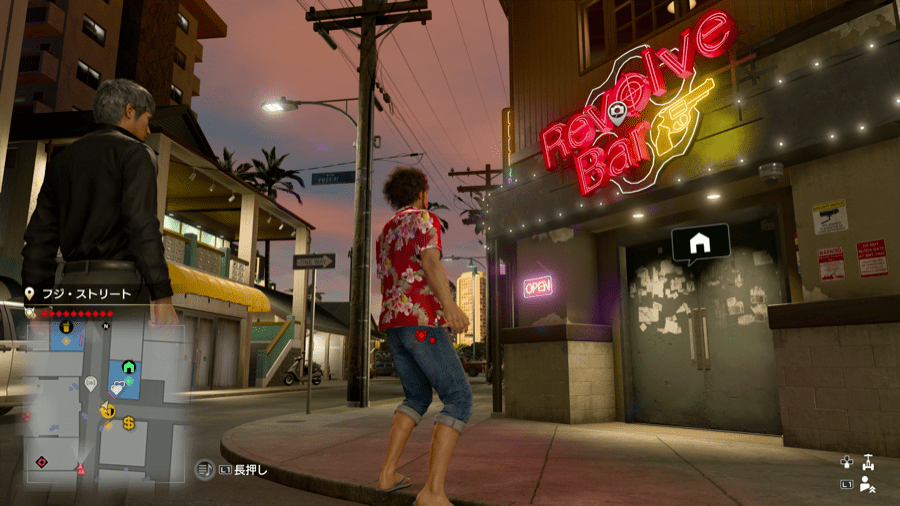Viewport: 900px width, 506px height.
Task: Click the yellow dollar sign map marker
Action: [129, 423]
